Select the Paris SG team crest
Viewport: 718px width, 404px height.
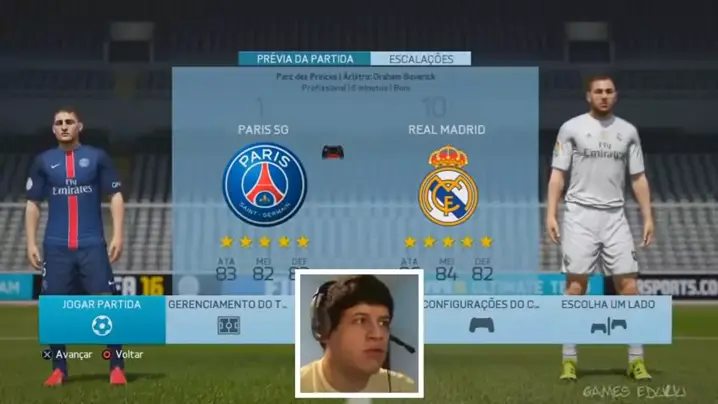264,184
